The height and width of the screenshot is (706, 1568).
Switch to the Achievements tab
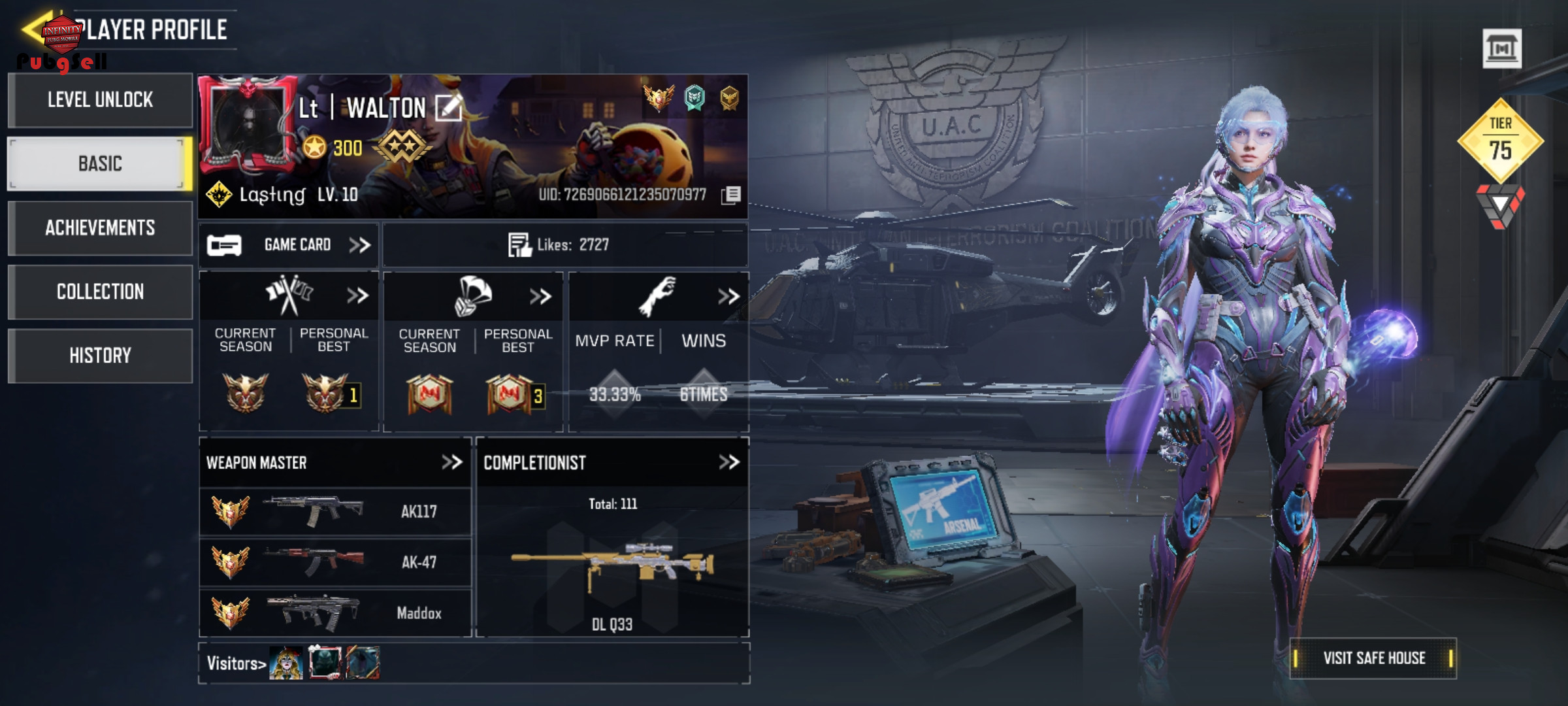[x=100, y=227]
